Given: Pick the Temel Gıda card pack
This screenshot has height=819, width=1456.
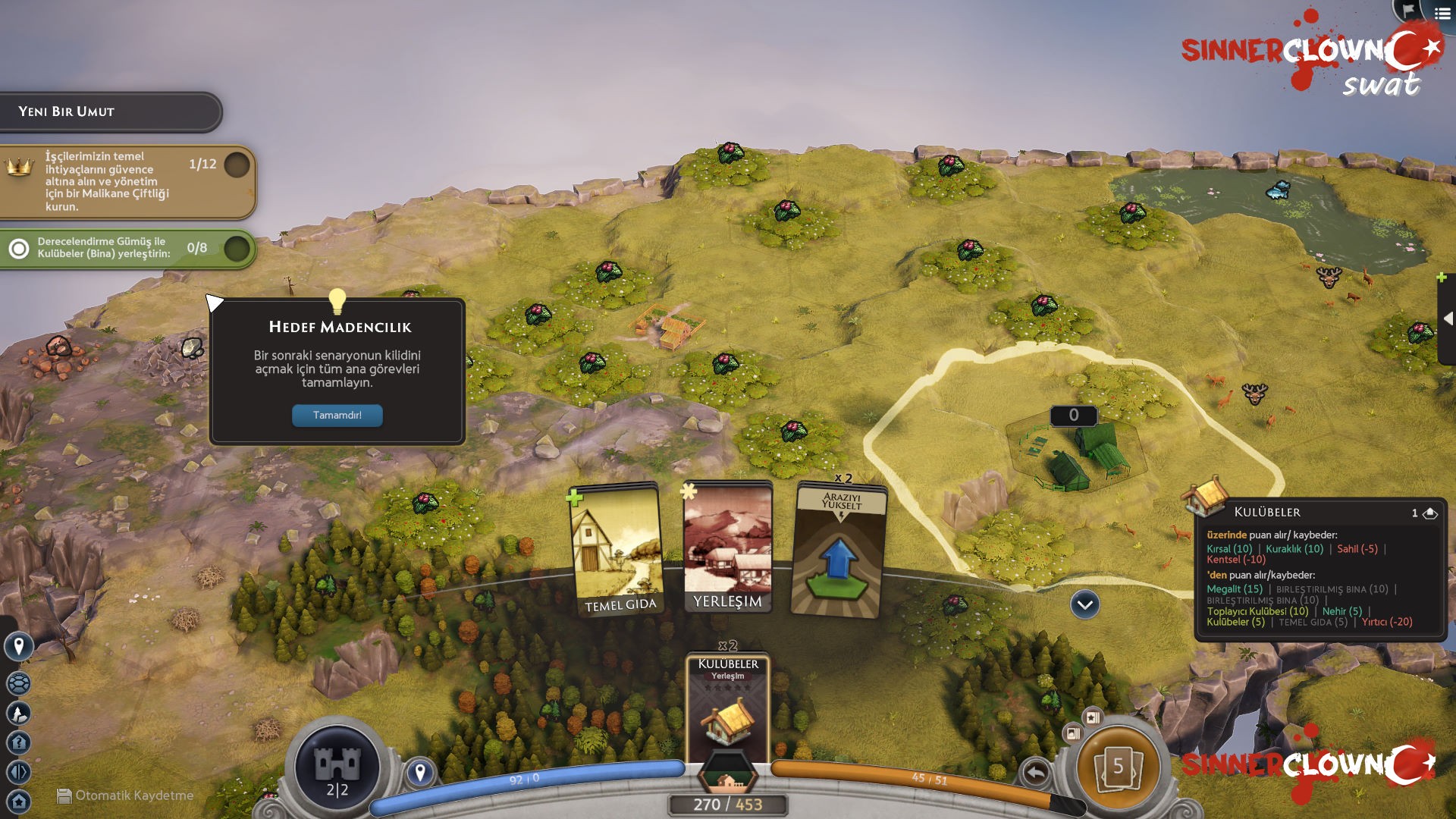Looking at the screenshot, I should pyautogui.click(x=617, y=549).
